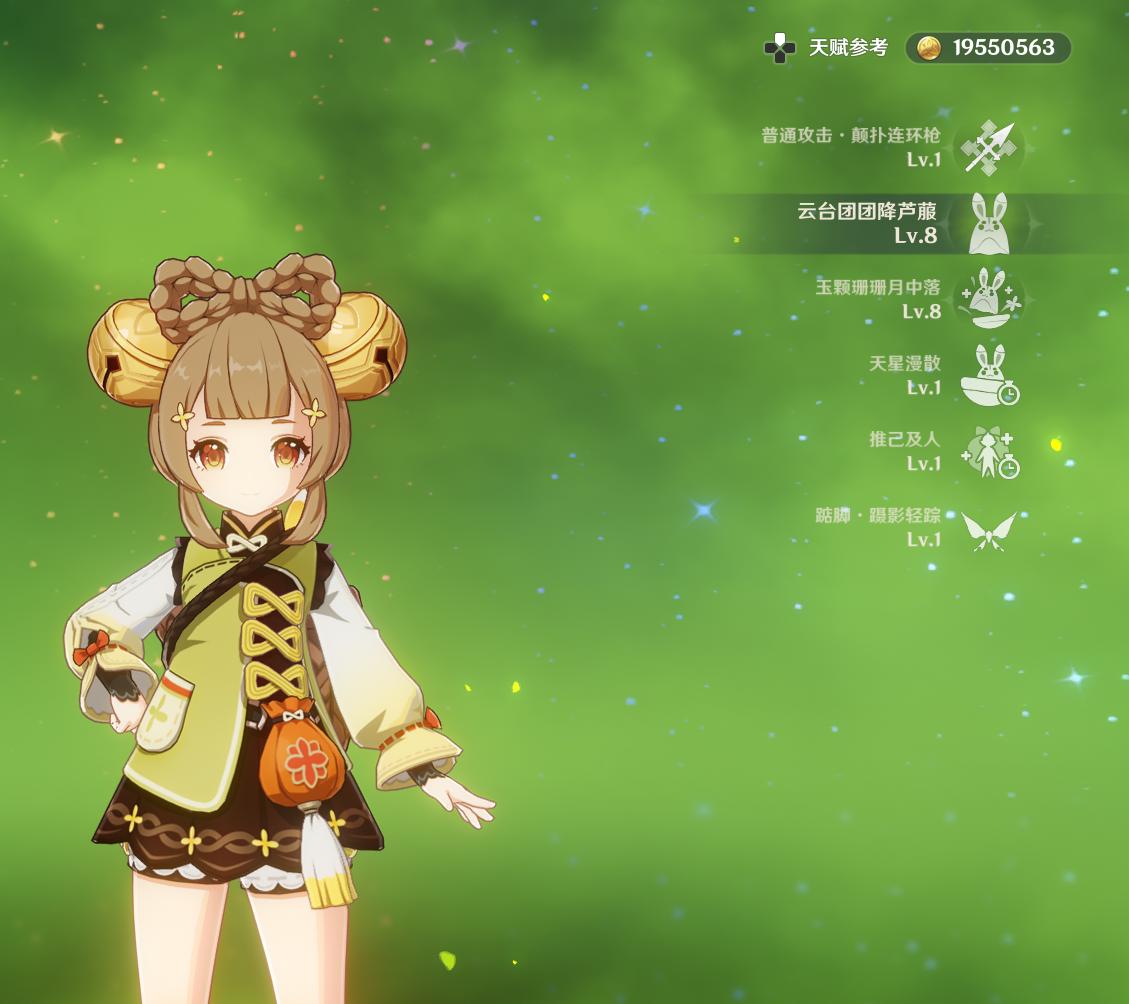Open the 玉颗珊珊月中落 elemental burst talent
The image size is (1129, 1004).
(x=987, y=299)
